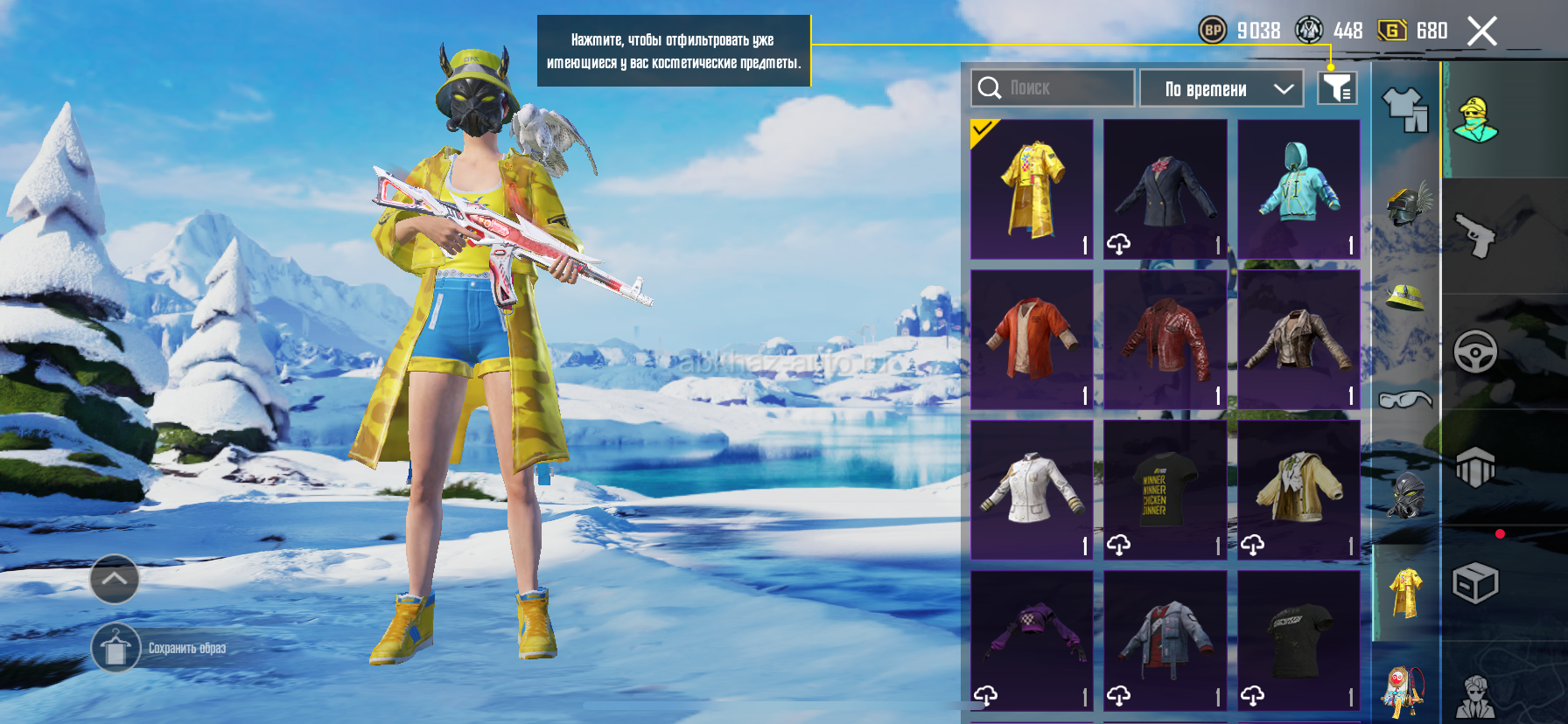1568x724 pixels.
Task: Select the yellow patterned coat item
Action: coord(1032,189)
